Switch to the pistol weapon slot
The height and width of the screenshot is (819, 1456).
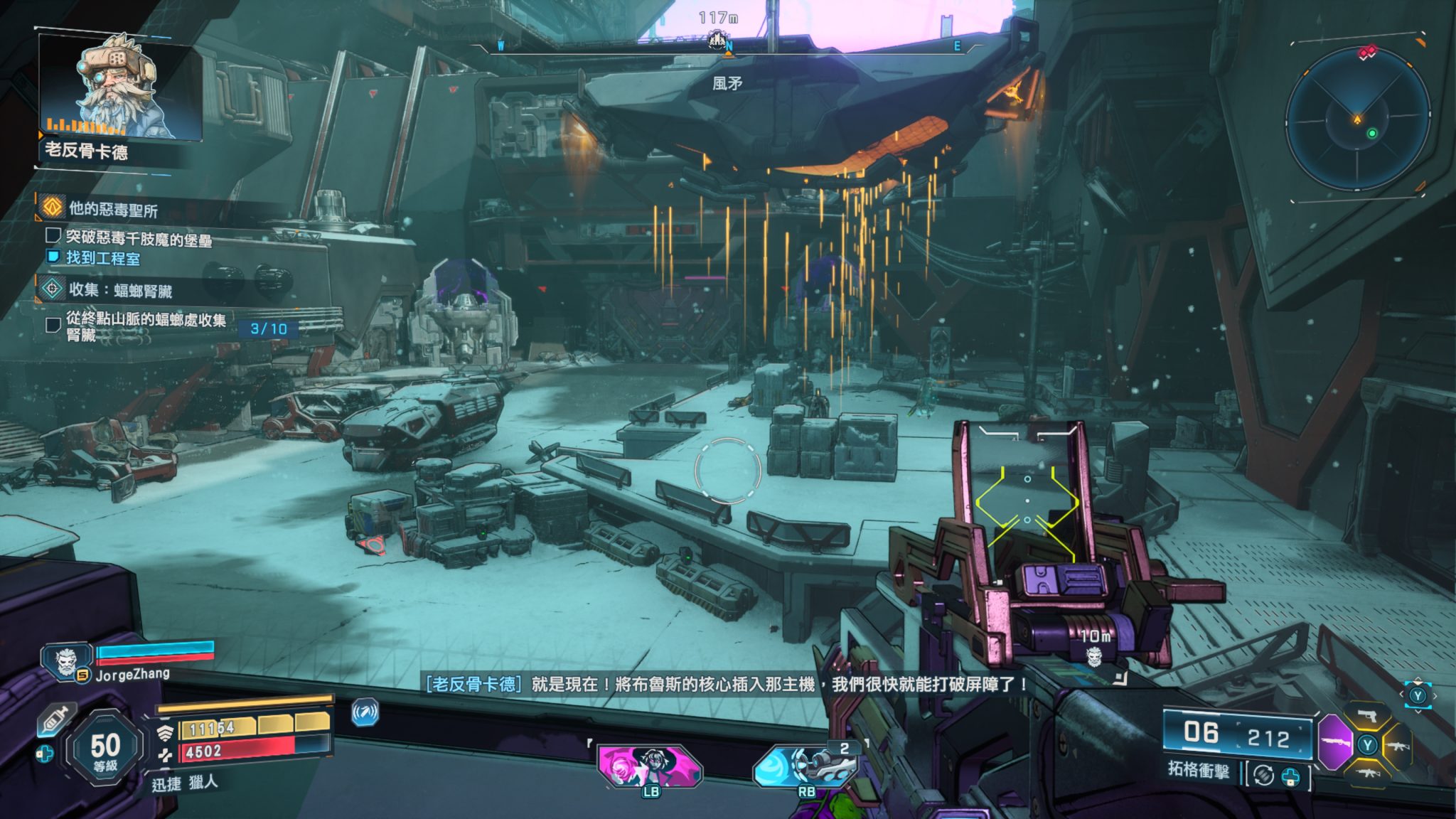click(1367, 716)
